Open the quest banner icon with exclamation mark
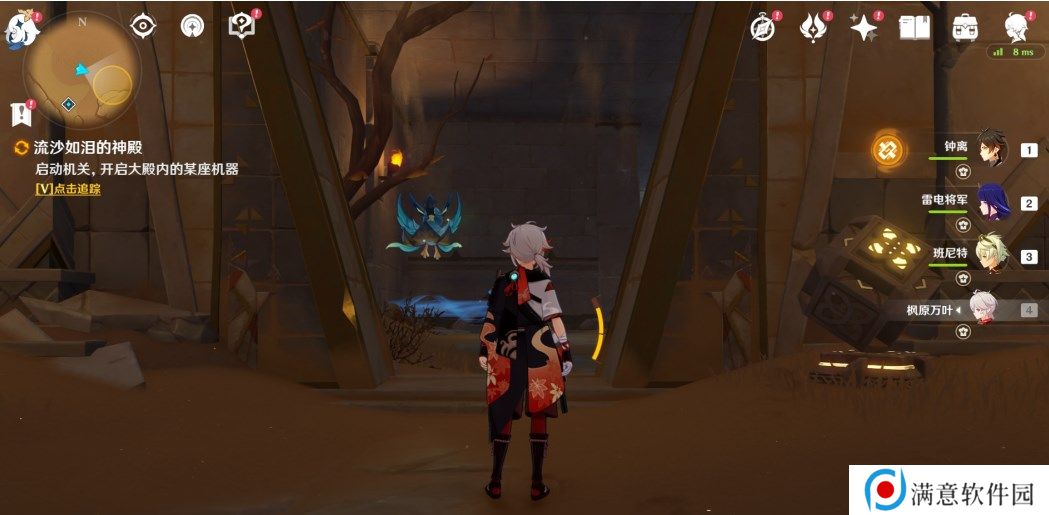This screenshot has height=515, width=1049. point(20,113)
